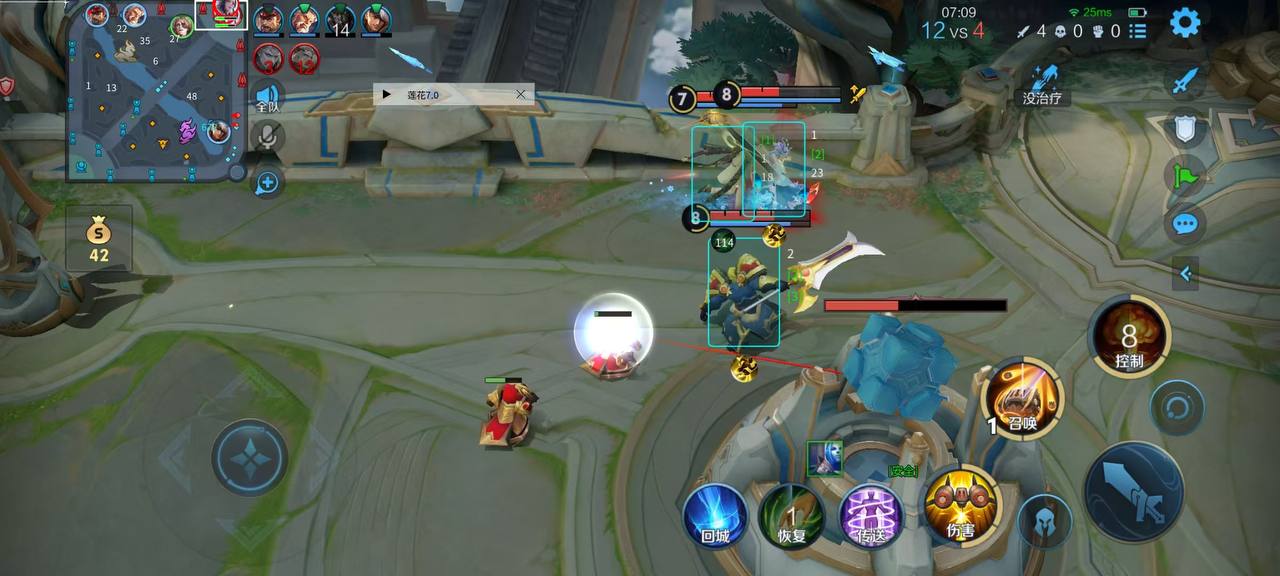Open the gear settings menu
The height and width of the screenshot is (576, 1280).
[x=1185, y=22]
